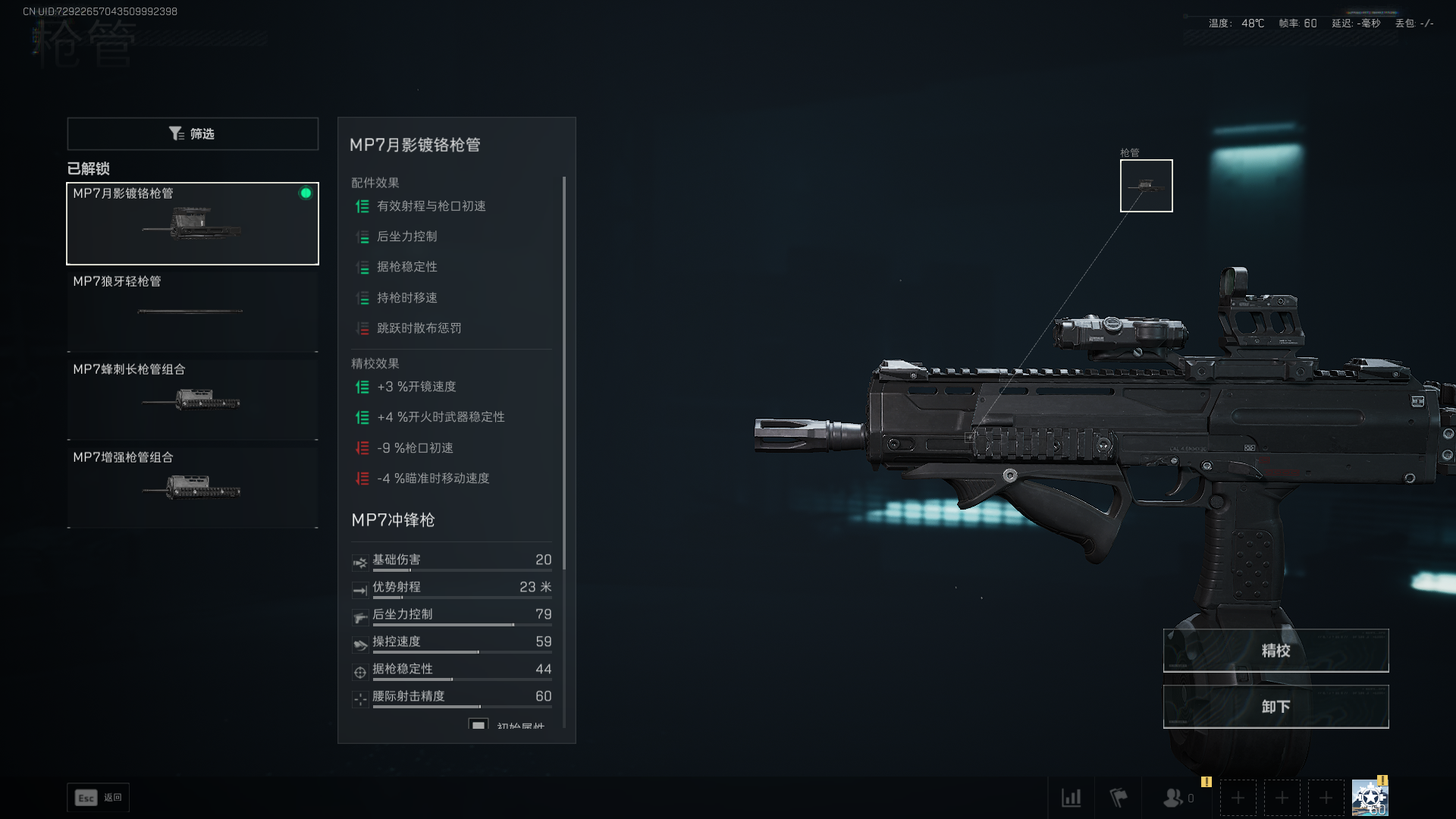Click the Esc 返回 return button

pyautogui.click(x=98, y=798)
